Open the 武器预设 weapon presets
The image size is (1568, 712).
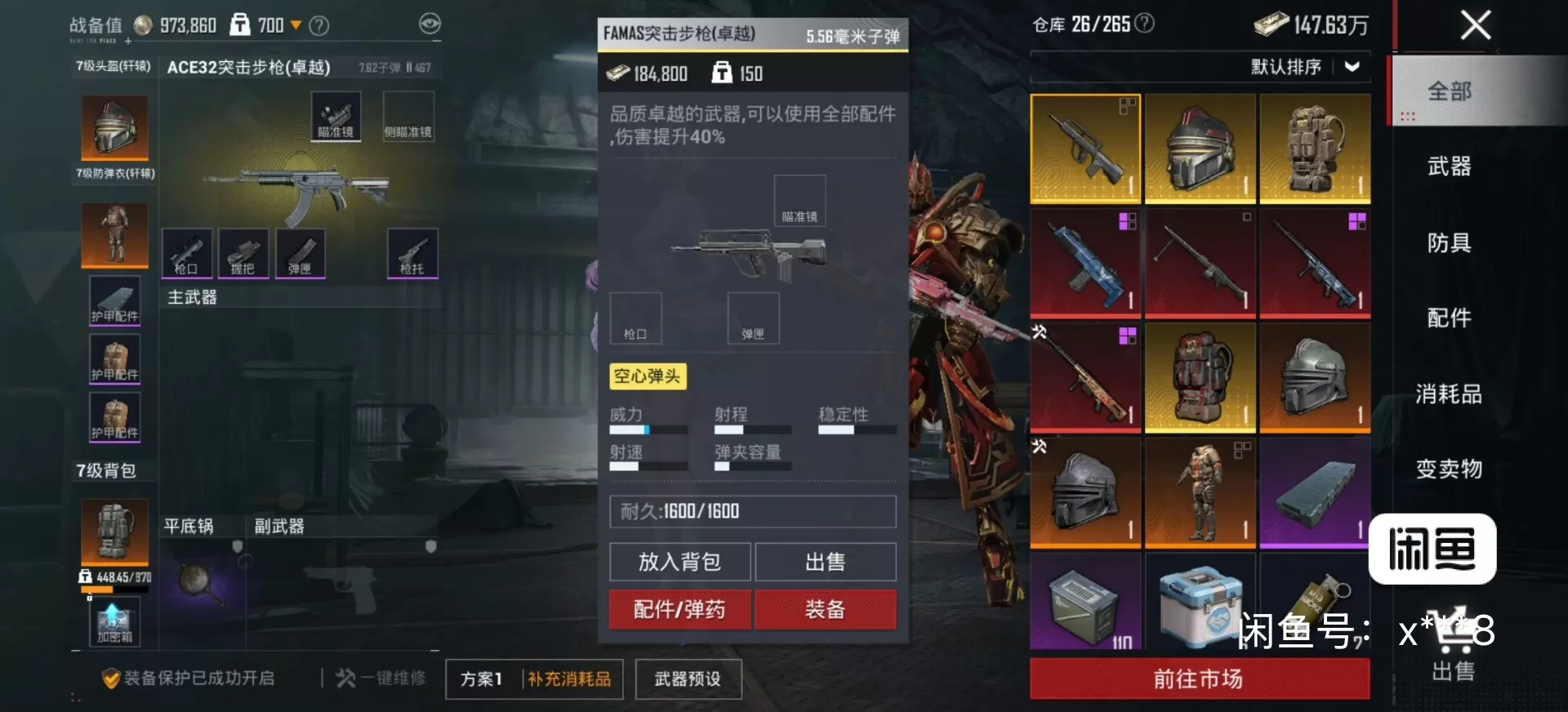(x=688, y=679)
